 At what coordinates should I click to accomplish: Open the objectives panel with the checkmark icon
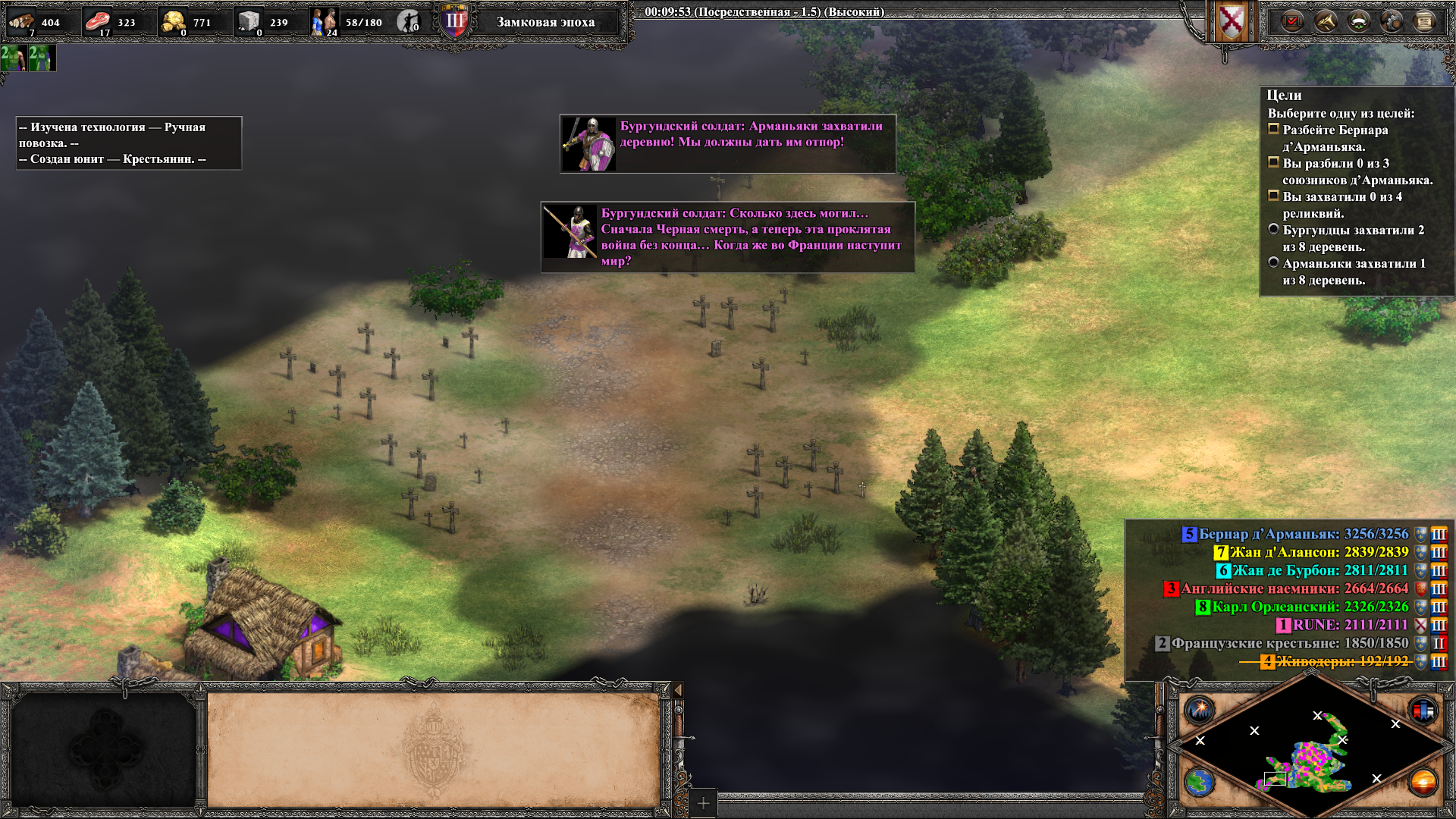pyautogui.click(x=1292, y=22)
